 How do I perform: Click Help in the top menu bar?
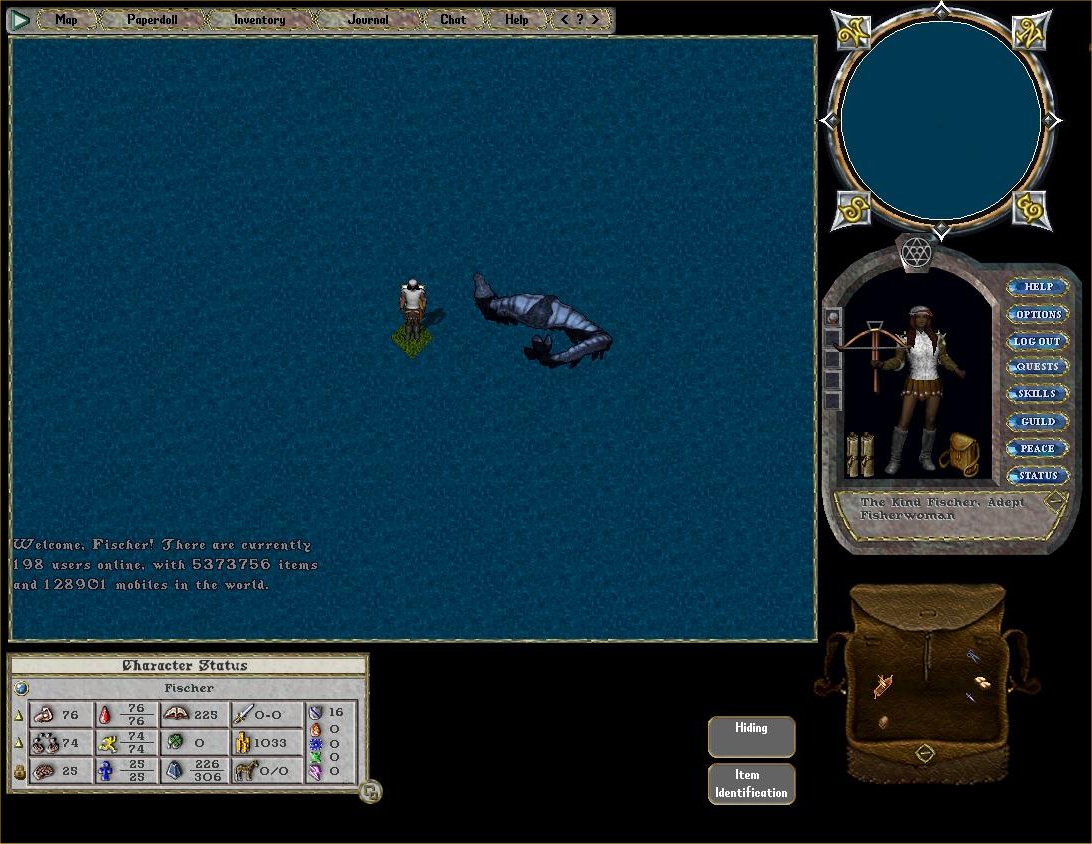(x=516, y=19)
